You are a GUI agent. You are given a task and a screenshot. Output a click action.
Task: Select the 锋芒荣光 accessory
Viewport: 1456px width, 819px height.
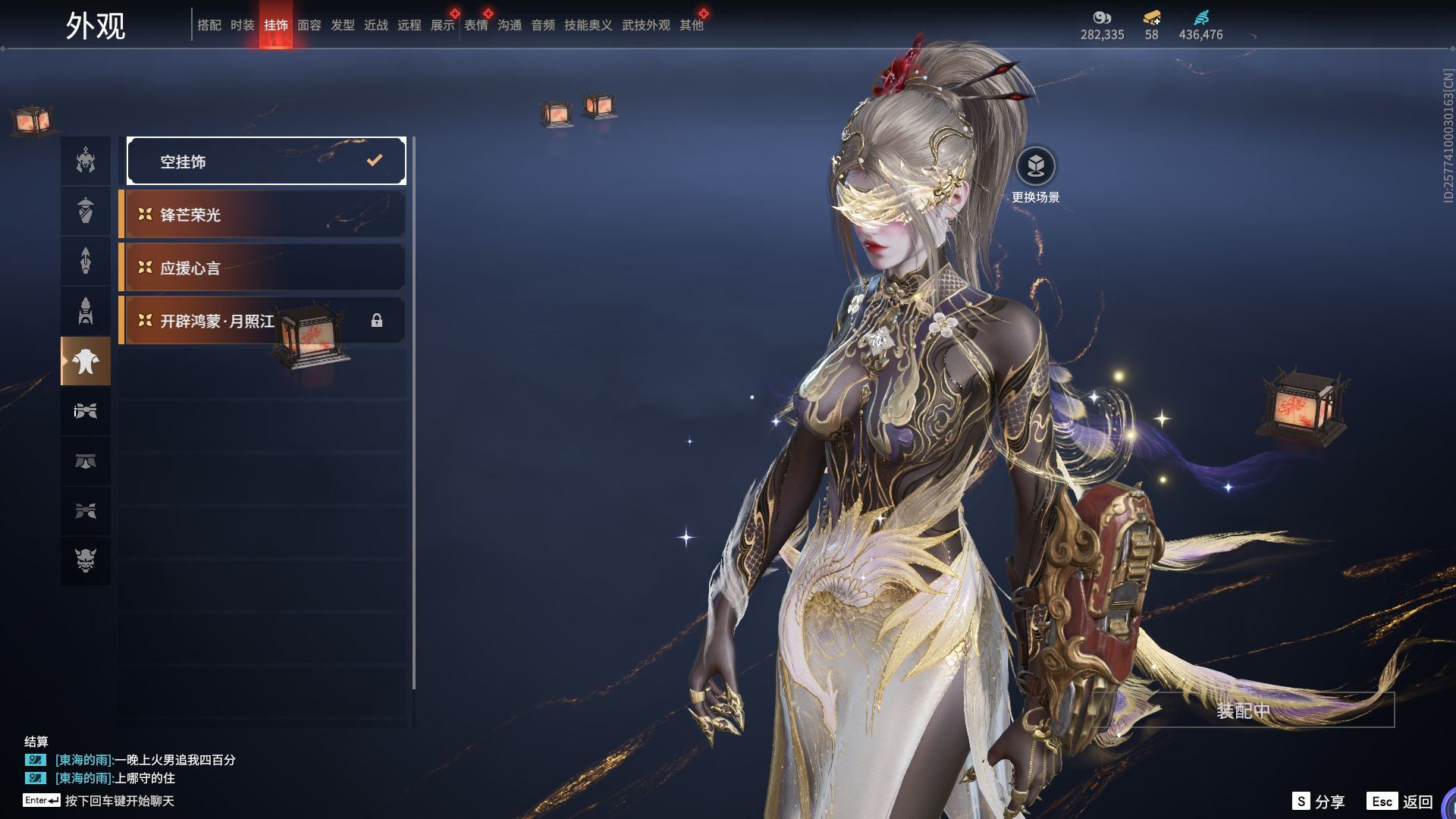coord(262,215)
